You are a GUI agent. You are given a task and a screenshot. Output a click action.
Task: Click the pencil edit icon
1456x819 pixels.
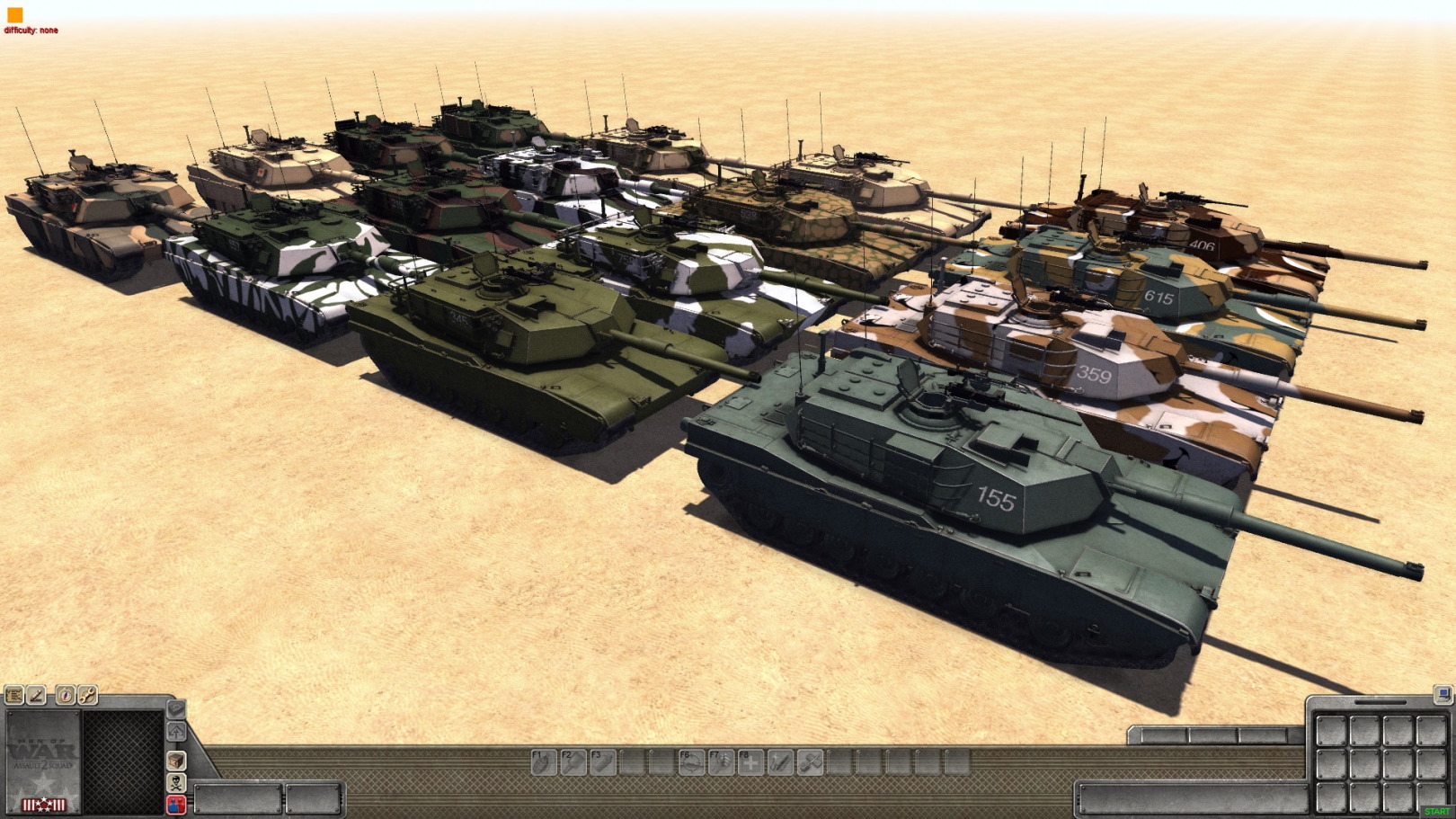click(37, 695)
